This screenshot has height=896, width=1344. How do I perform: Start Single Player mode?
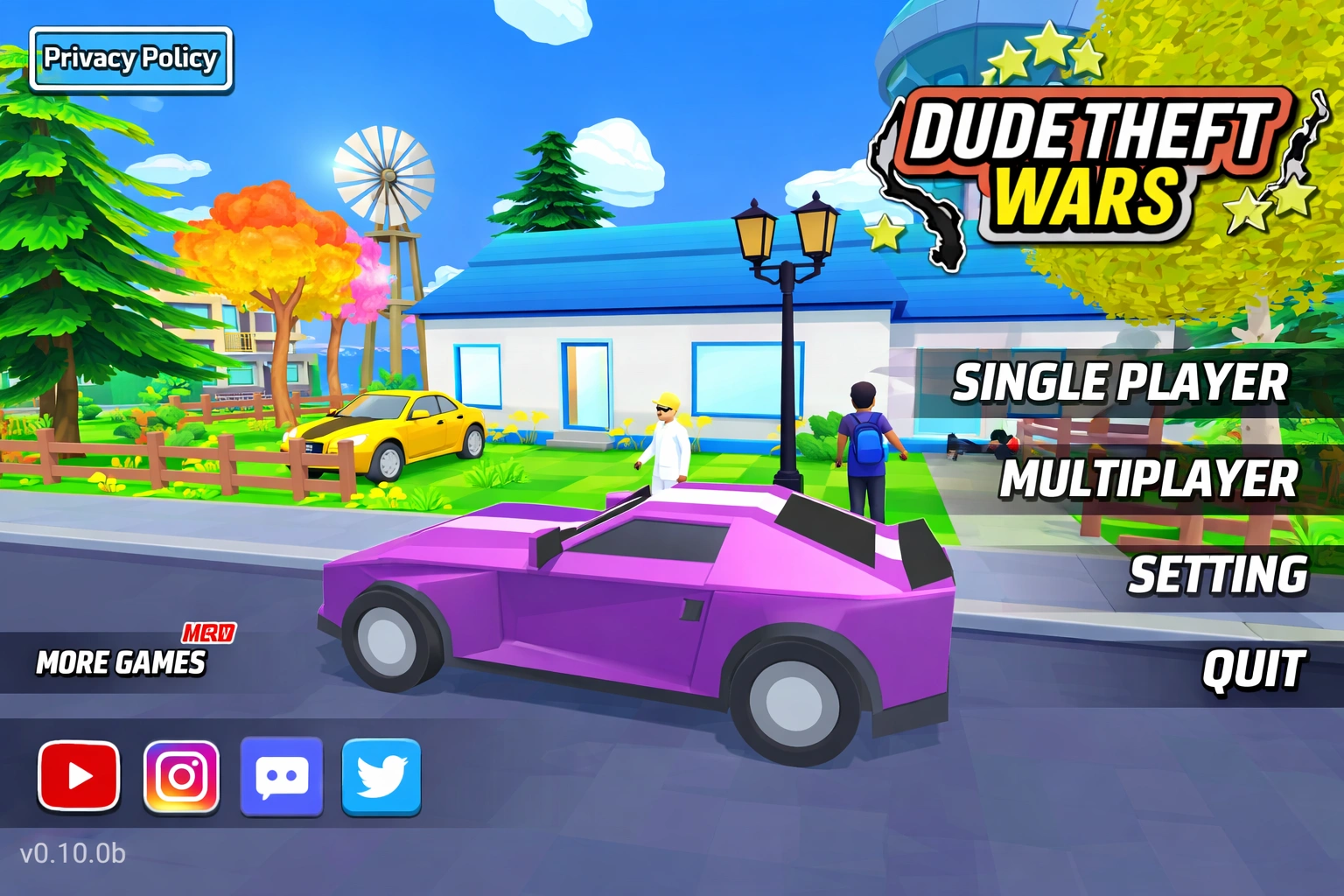(1120, 382)
